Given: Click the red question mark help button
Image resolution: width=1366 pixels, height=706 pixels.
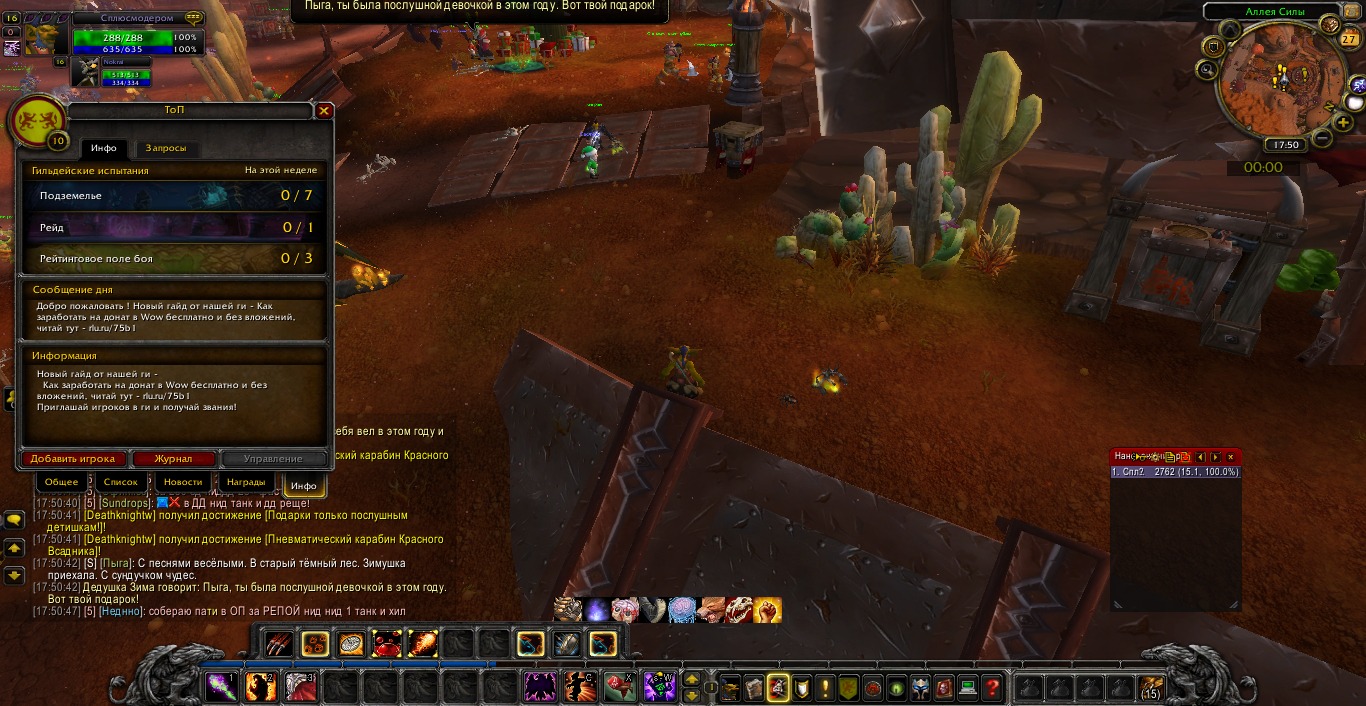Looking at the screenshot, I should (x=992, y=688).
